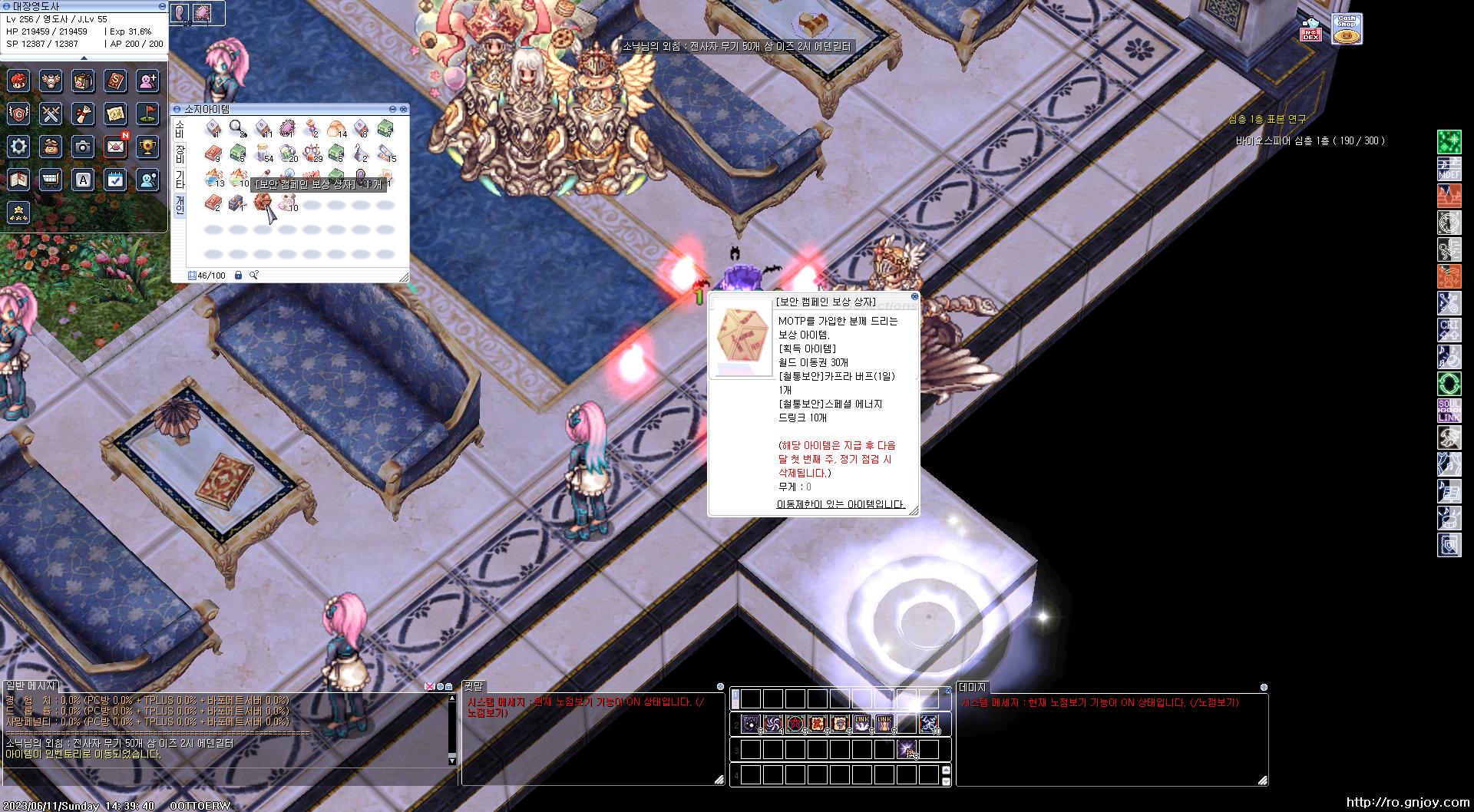Open the calendar check-in icon

(115, 180)
